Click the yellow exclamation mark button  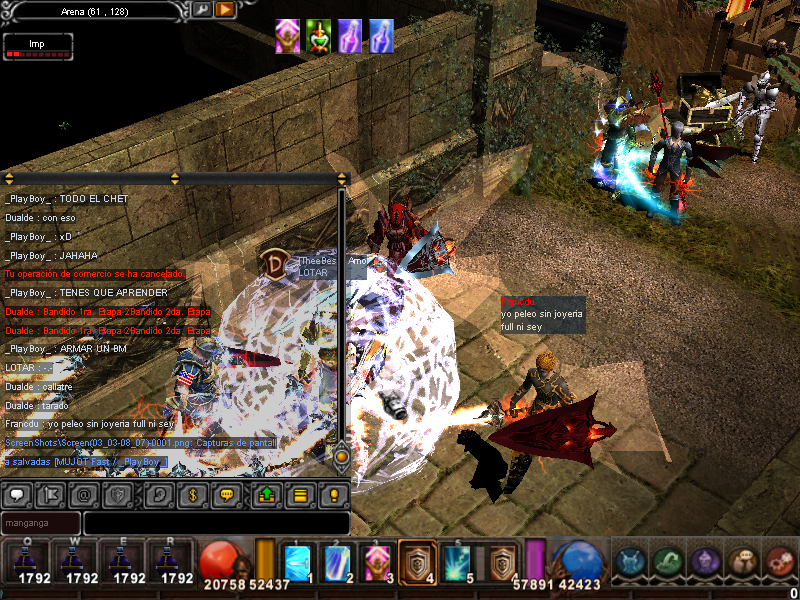334,494
